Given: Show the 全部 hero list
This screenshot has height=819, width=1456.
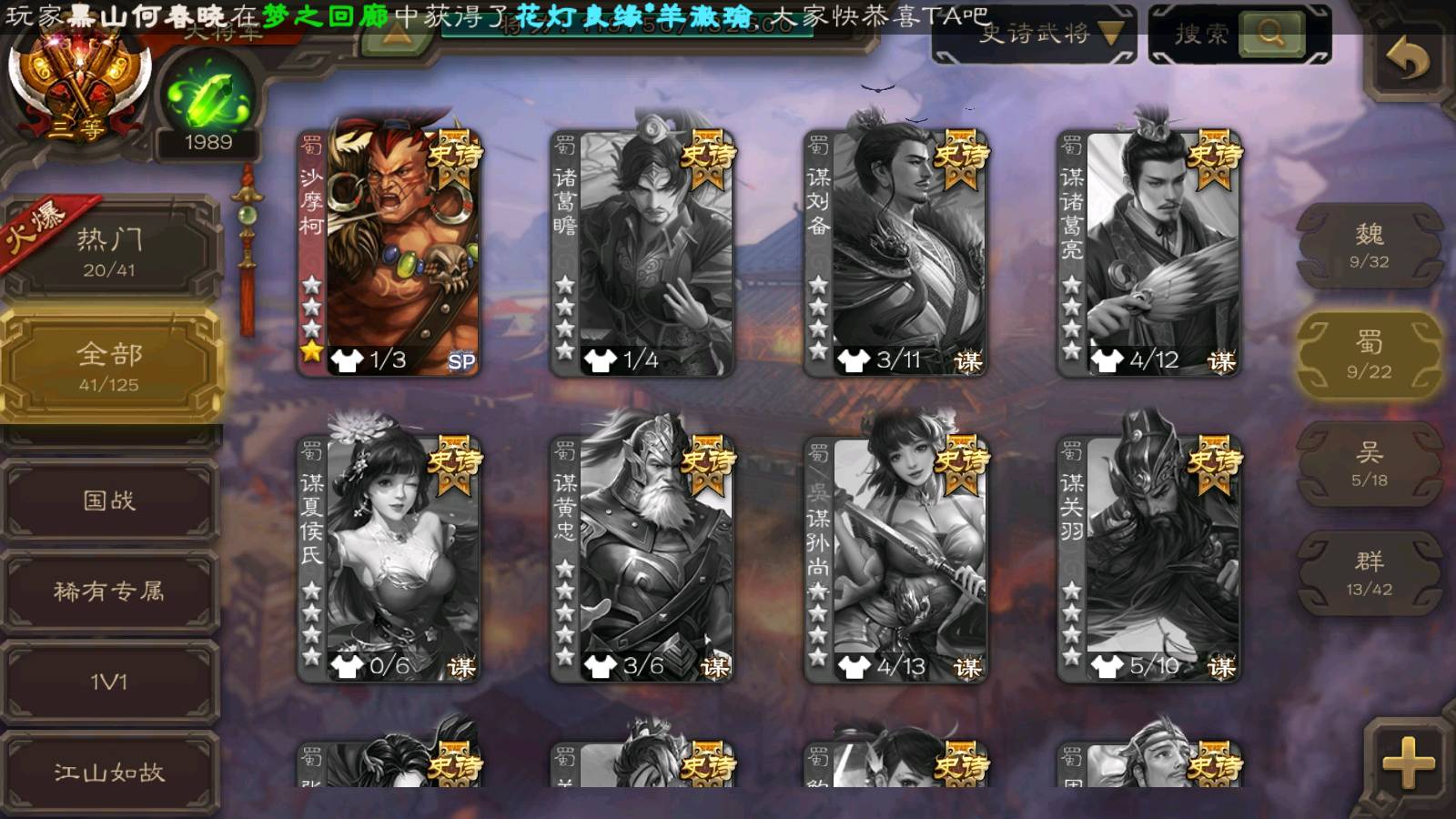Looking at the screenshot, I should coord(110,366).
